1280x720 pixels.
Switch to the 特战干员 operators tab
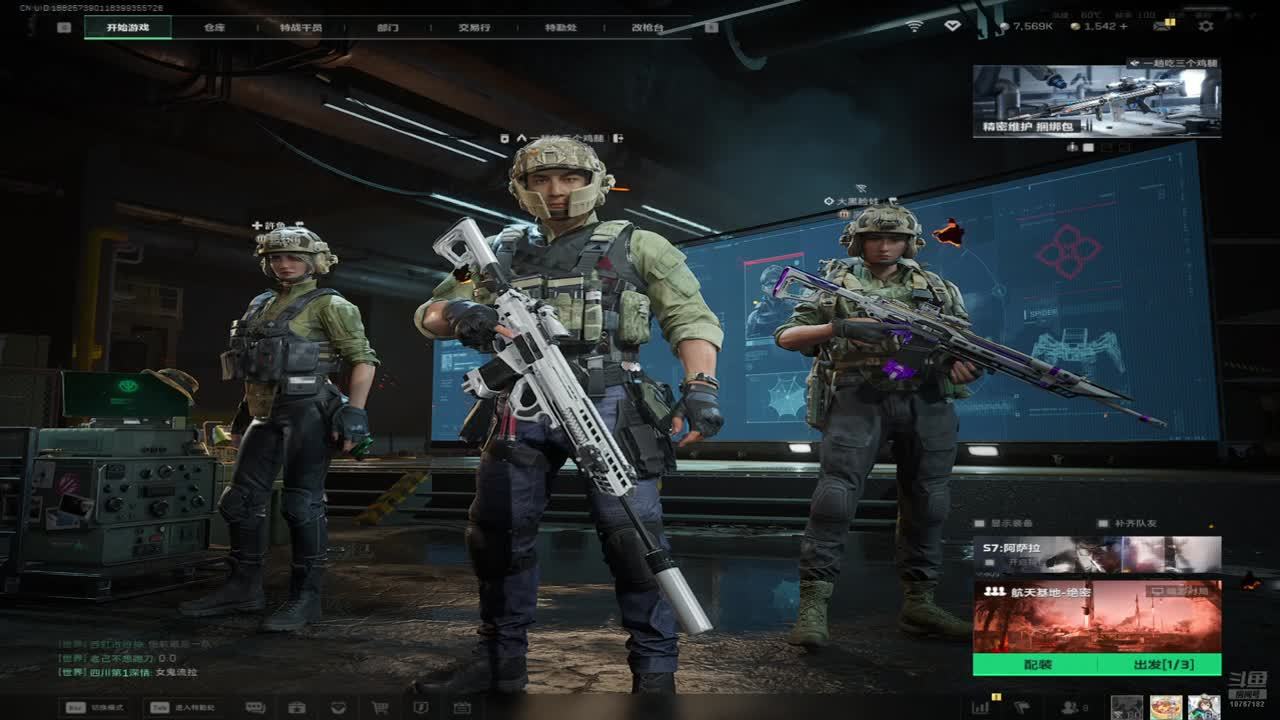click(301, 27)
